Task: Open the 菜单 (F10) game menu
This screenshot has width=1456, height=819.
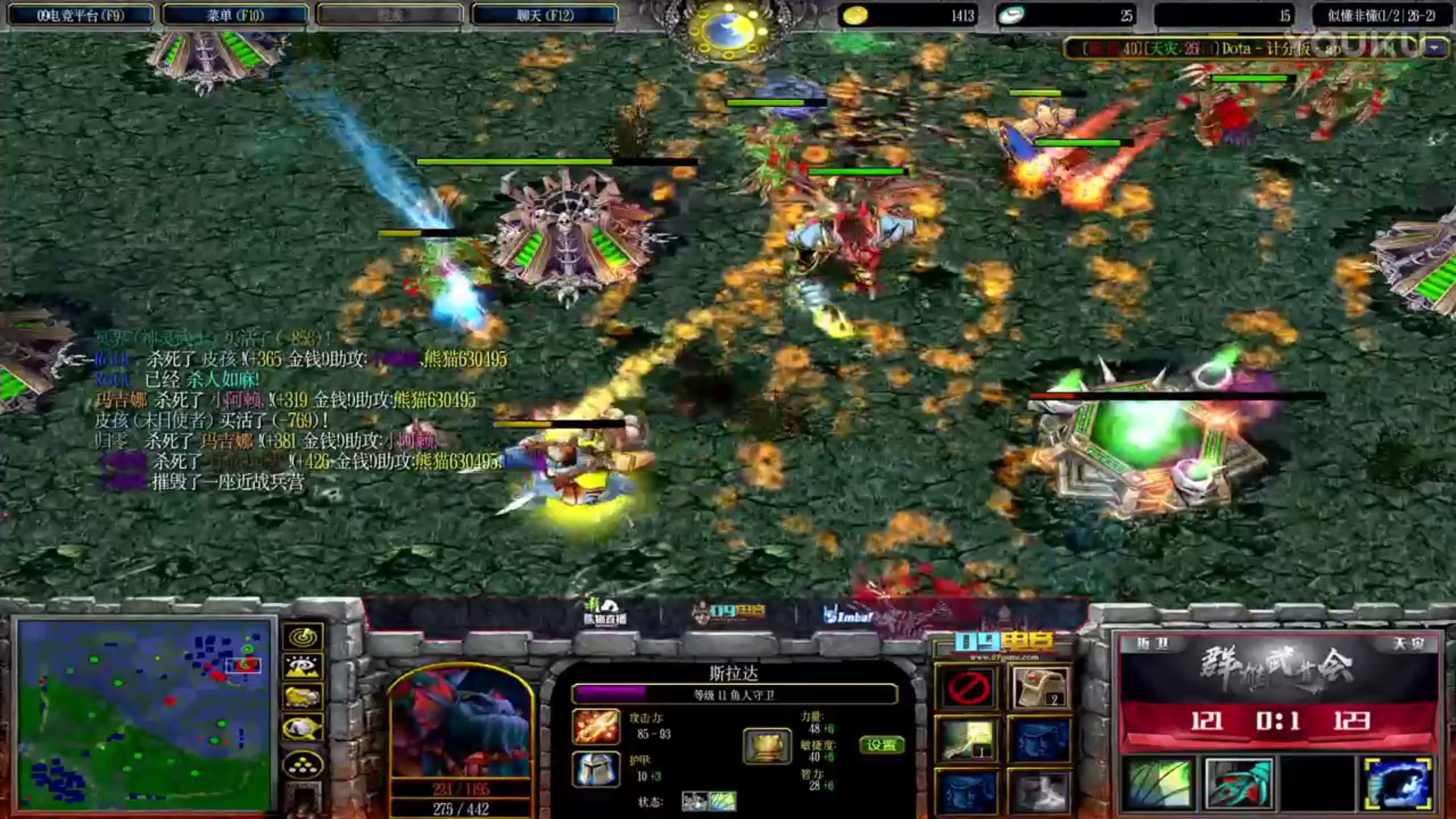Action: pos(235,15)
